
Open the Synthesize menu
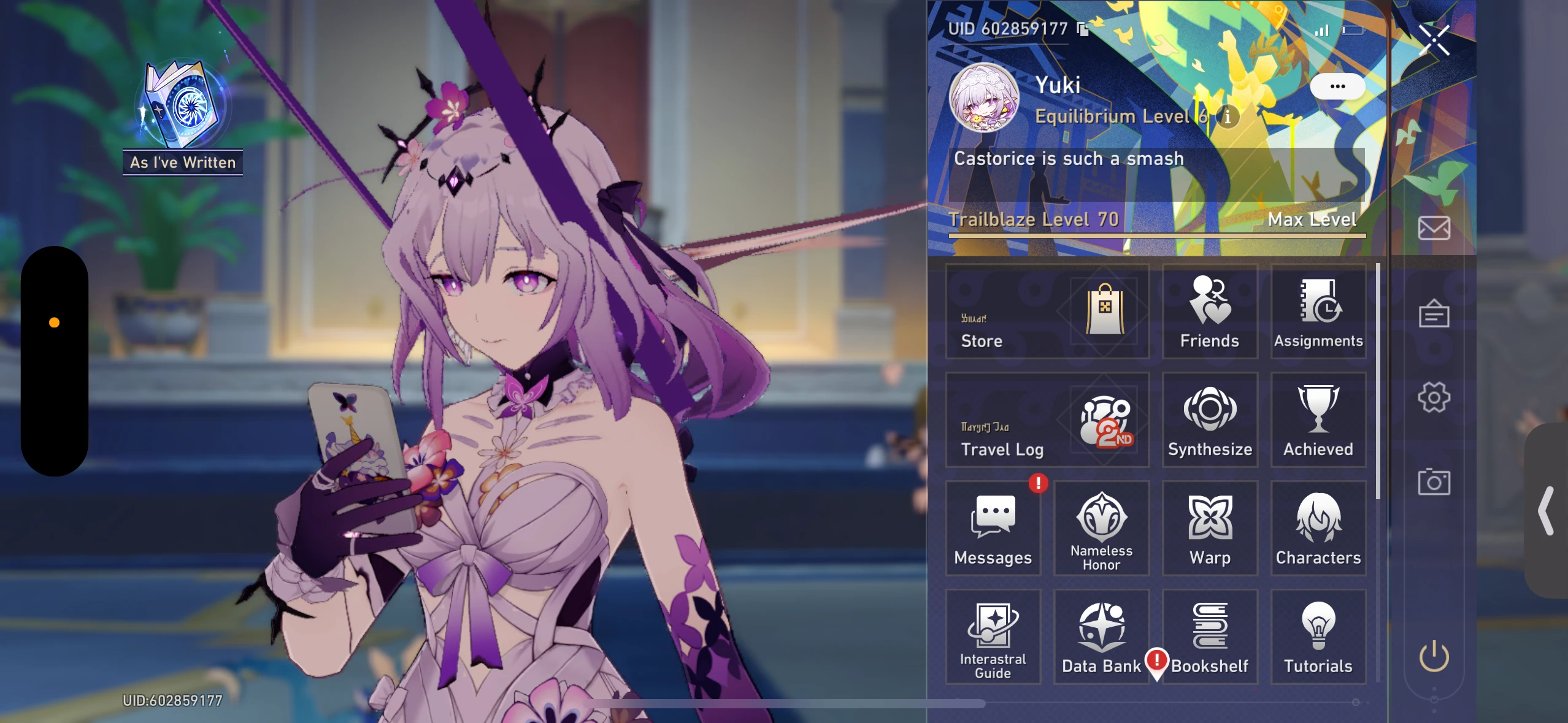point(1209,420)
